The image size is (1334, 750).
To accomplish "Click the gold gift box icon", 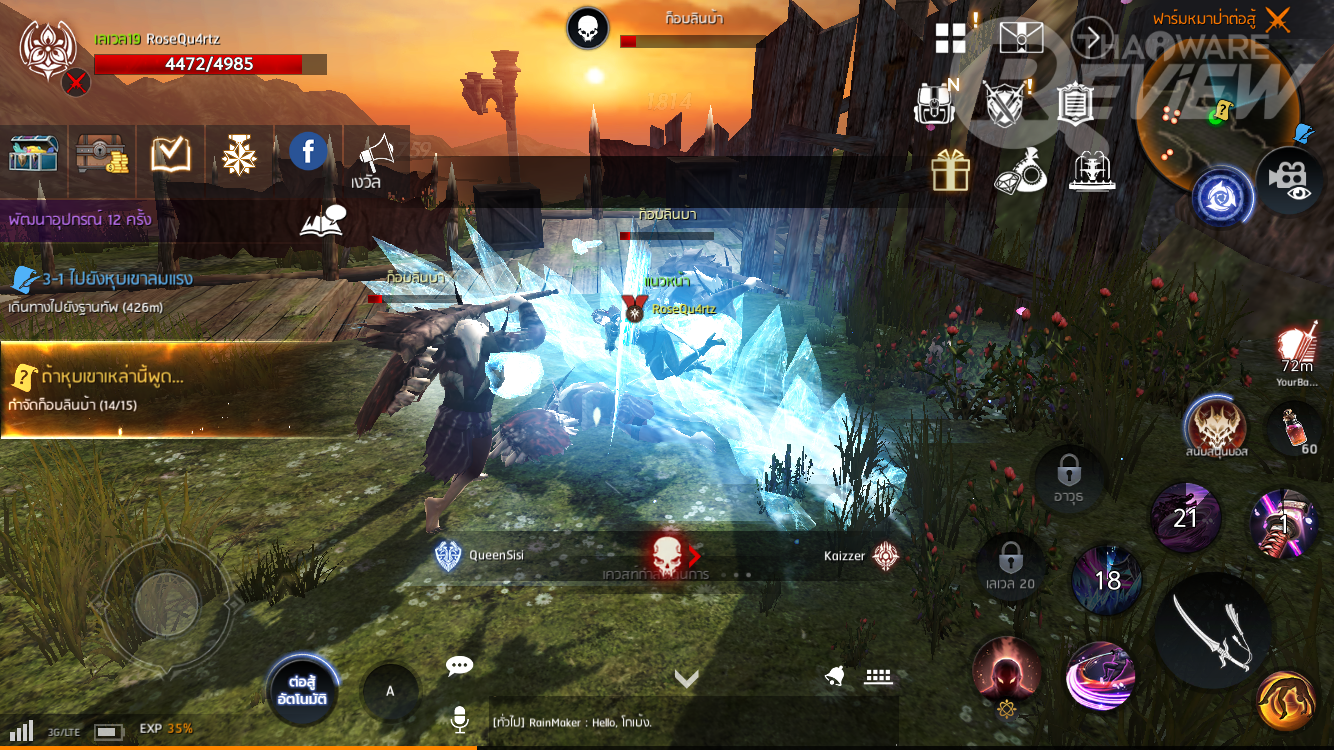I will 950,171.
